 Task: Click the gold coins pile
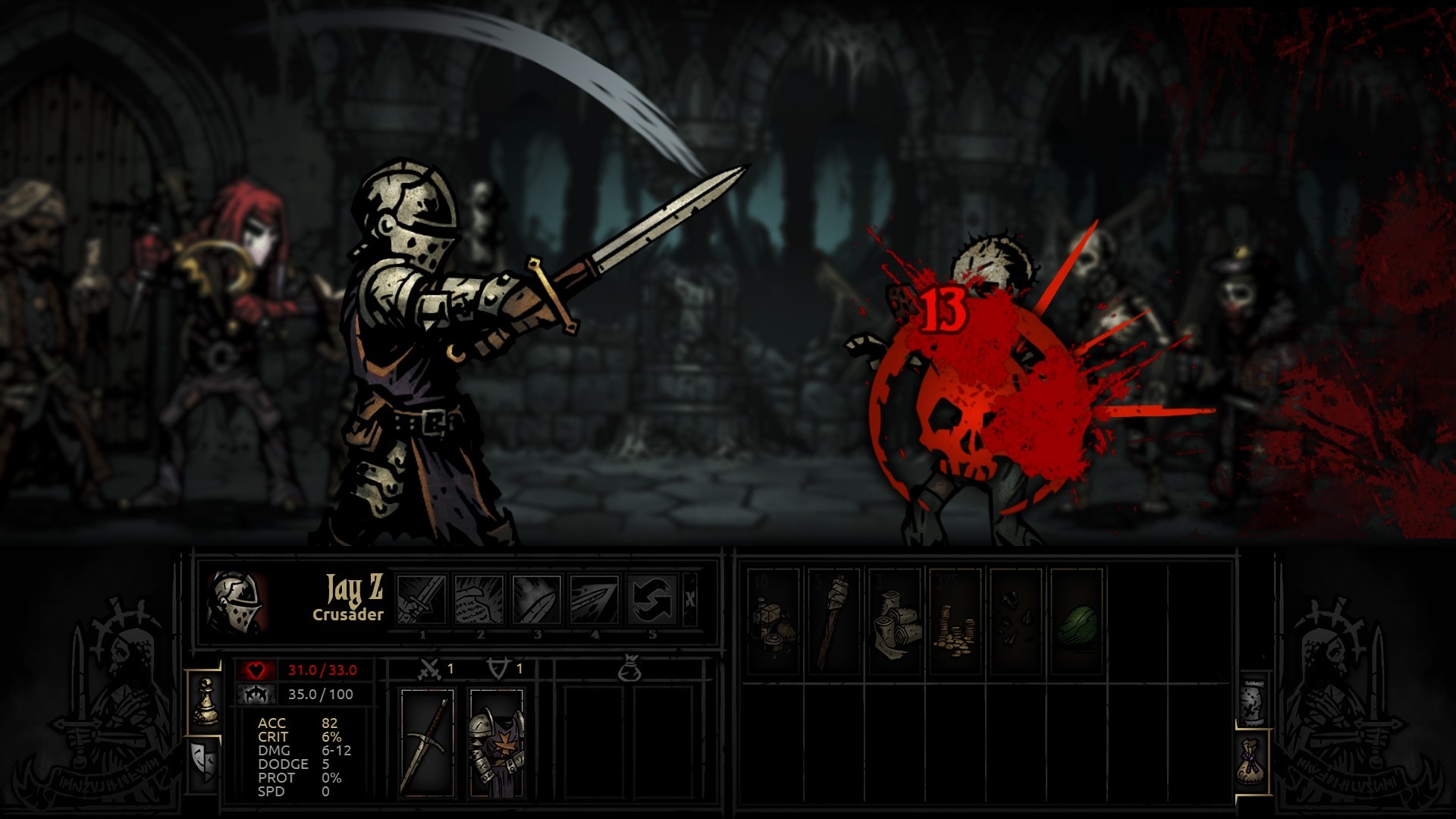coord(955,622)
